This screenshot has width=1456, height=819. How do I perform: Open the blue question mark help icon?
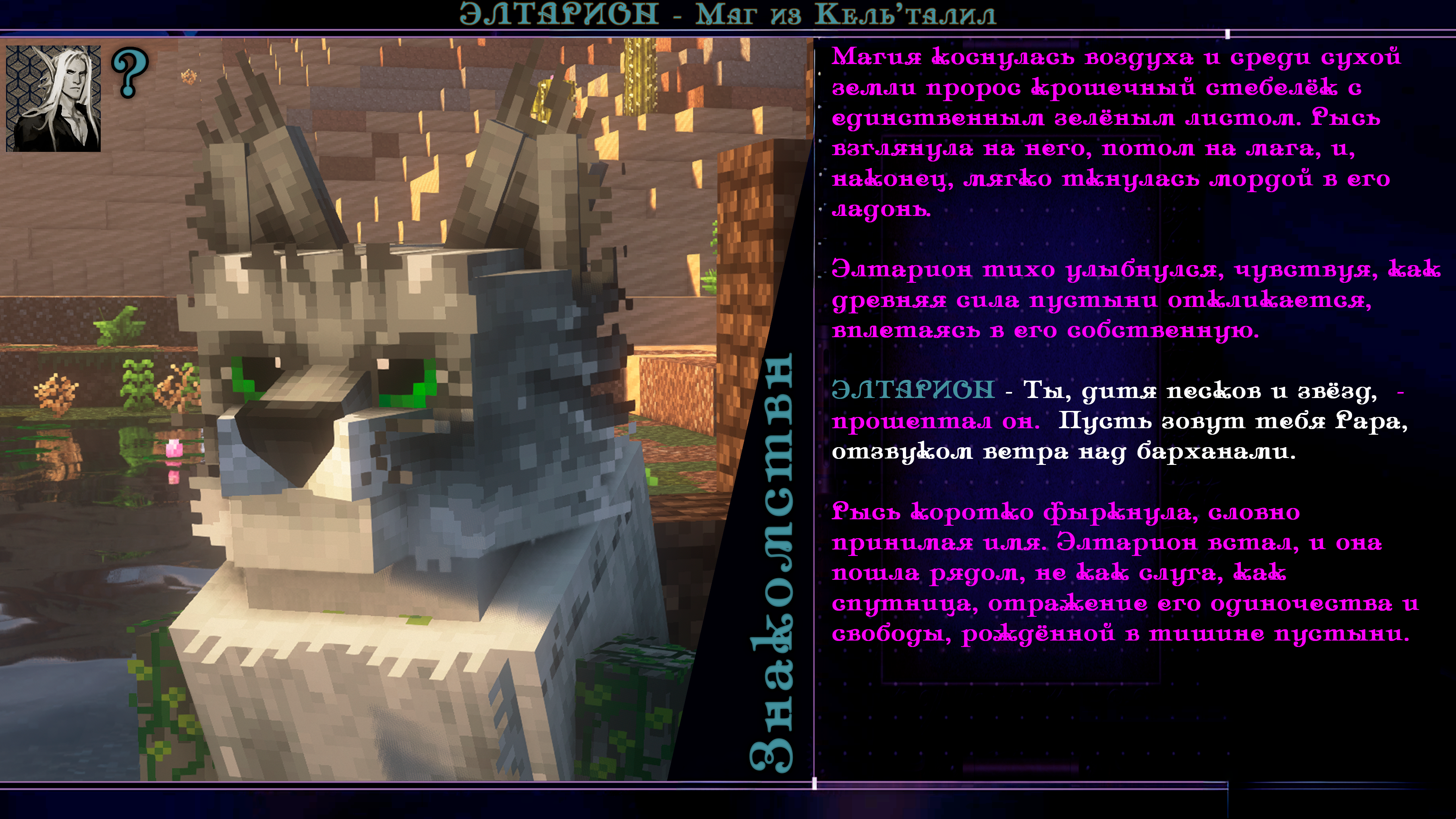(129, 72)
